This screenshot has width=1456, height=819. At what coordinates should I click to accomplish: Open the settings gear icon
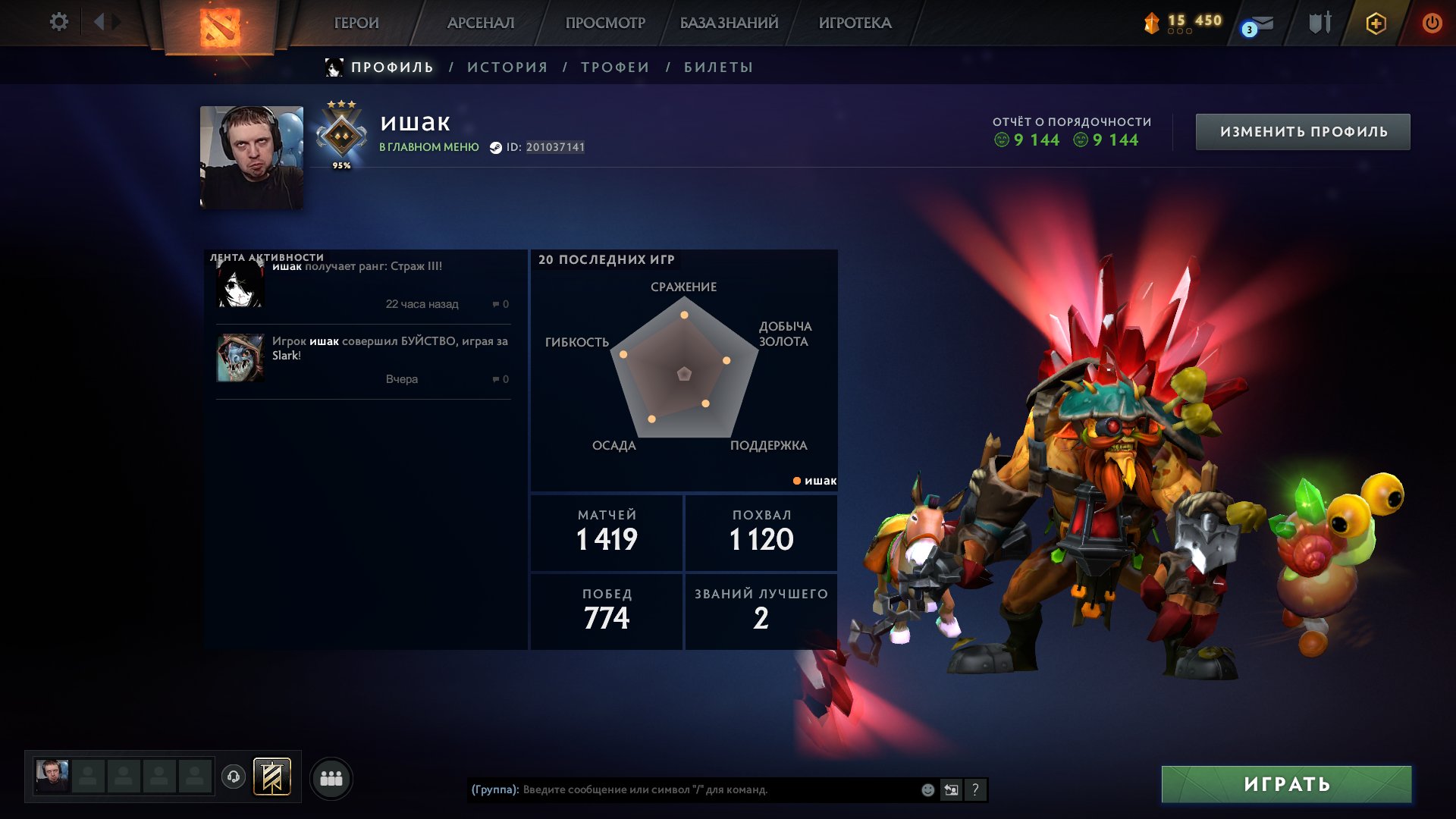(x=58, y=22)
